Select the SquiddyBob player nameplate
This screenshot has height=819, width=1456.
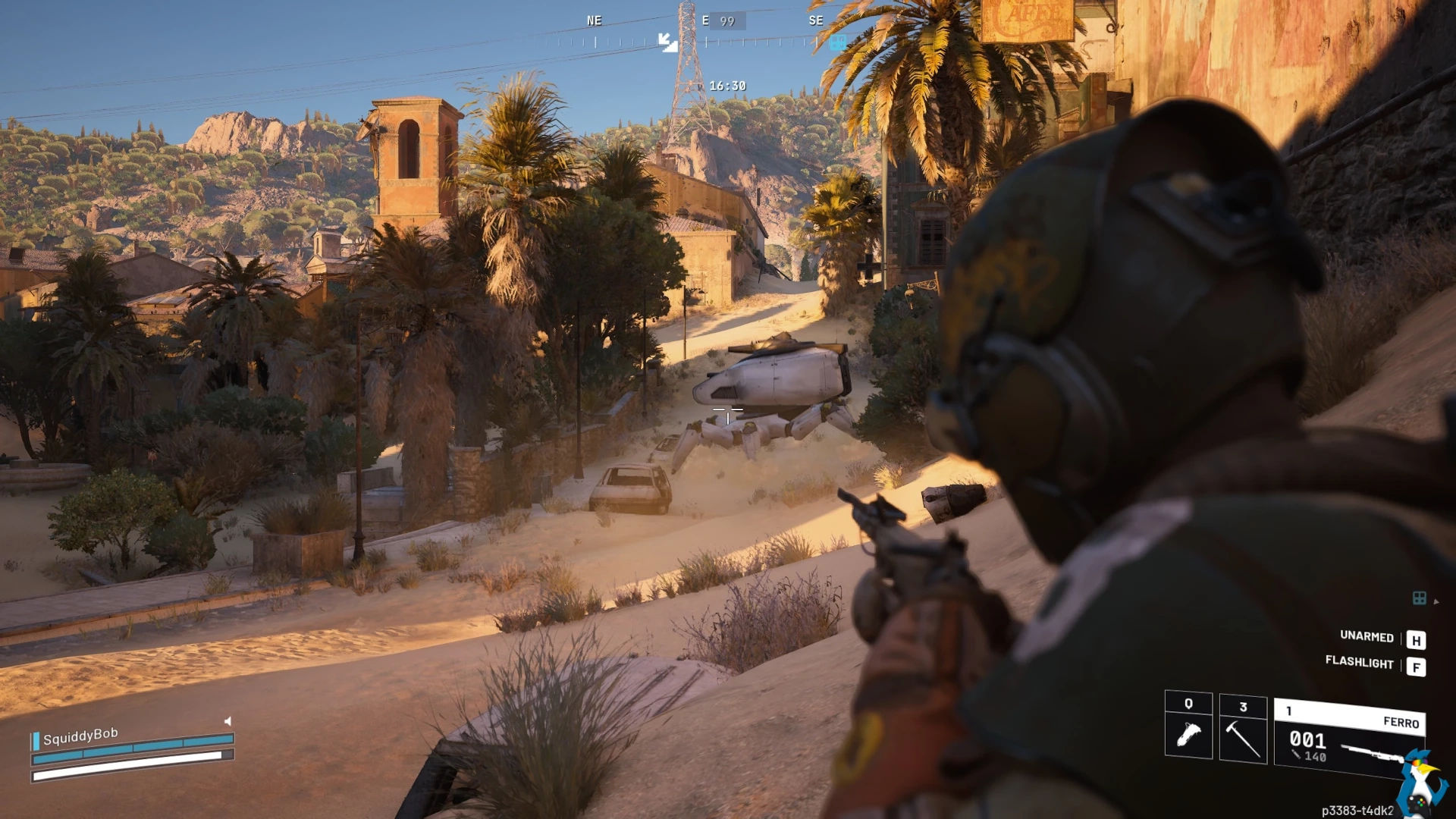point(80,736)
